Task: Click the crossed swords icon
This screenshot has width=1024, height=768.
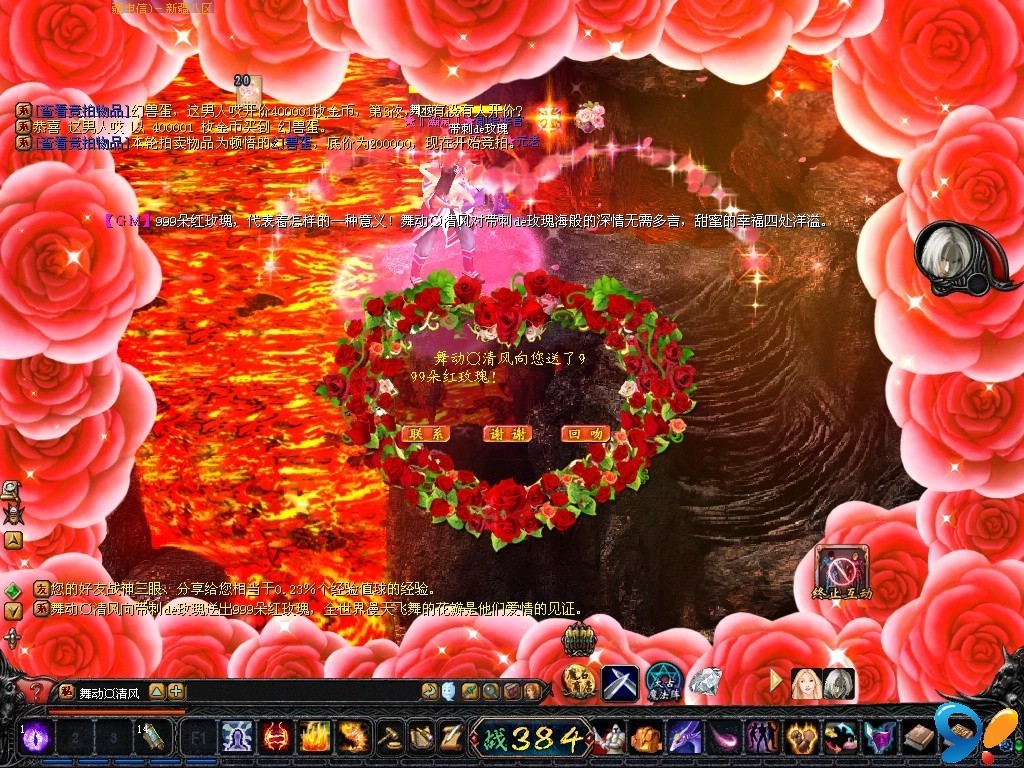Action: [620, 683]
